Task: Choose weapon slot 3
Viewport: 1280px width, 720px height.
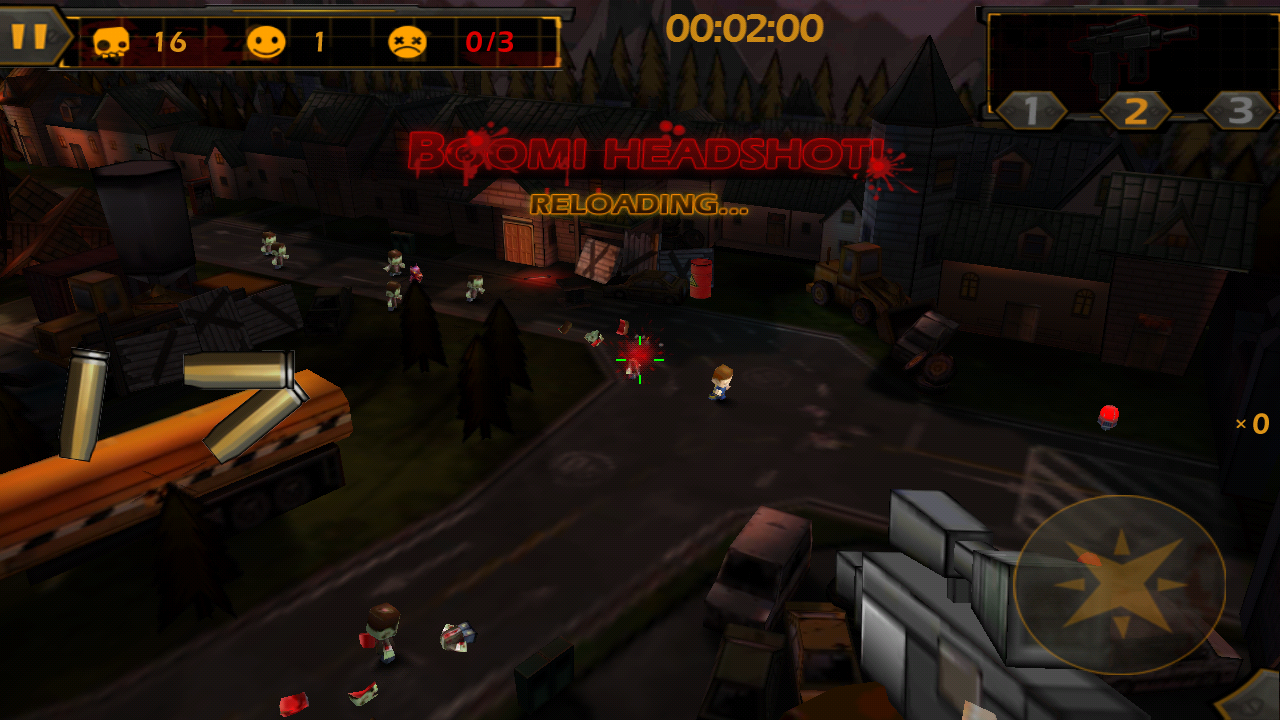Action: pyautogui.click(x=1239, y=111)
